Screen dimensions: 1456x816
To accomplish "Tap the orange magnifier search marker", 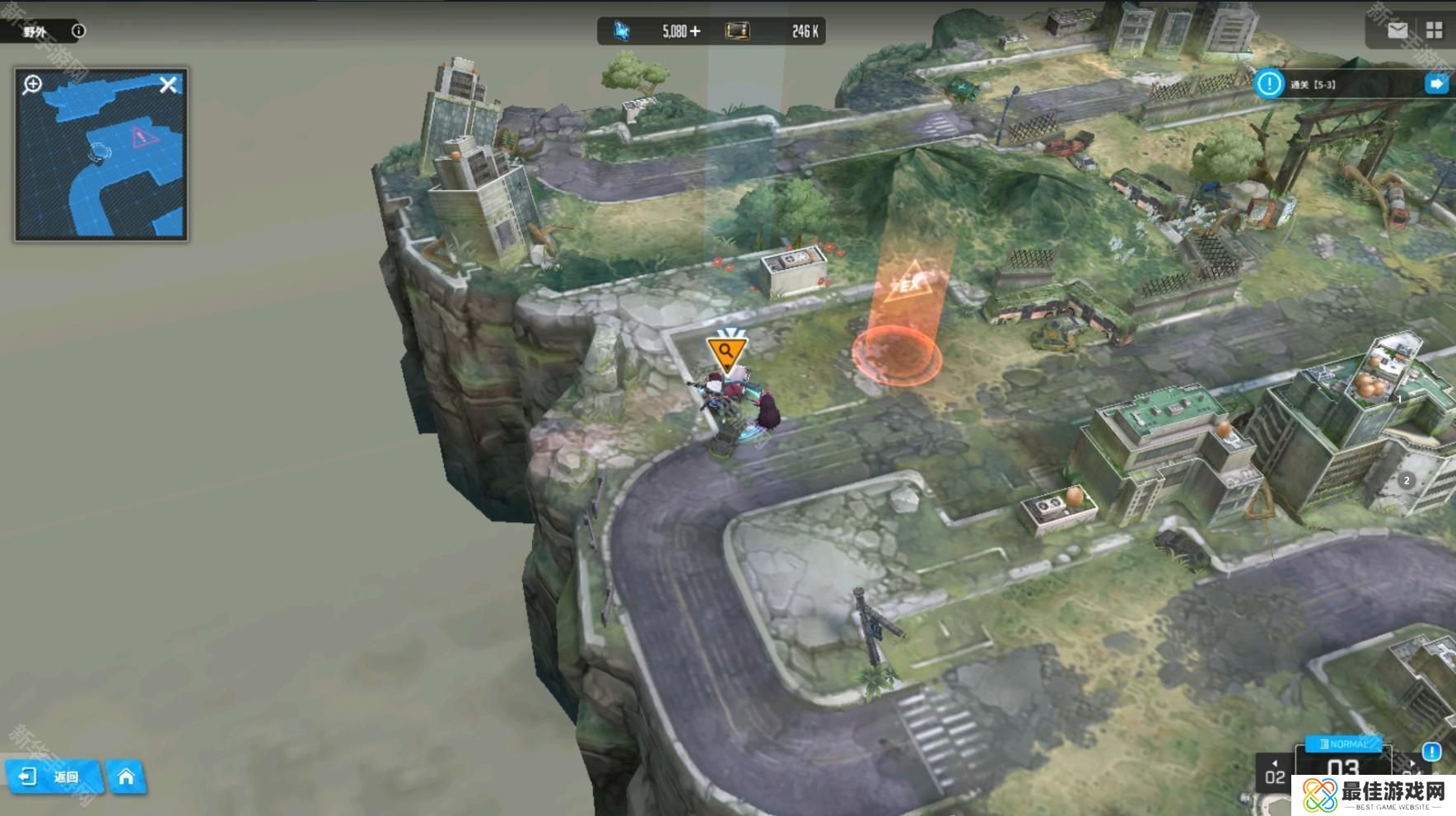I will pos(726,352).
